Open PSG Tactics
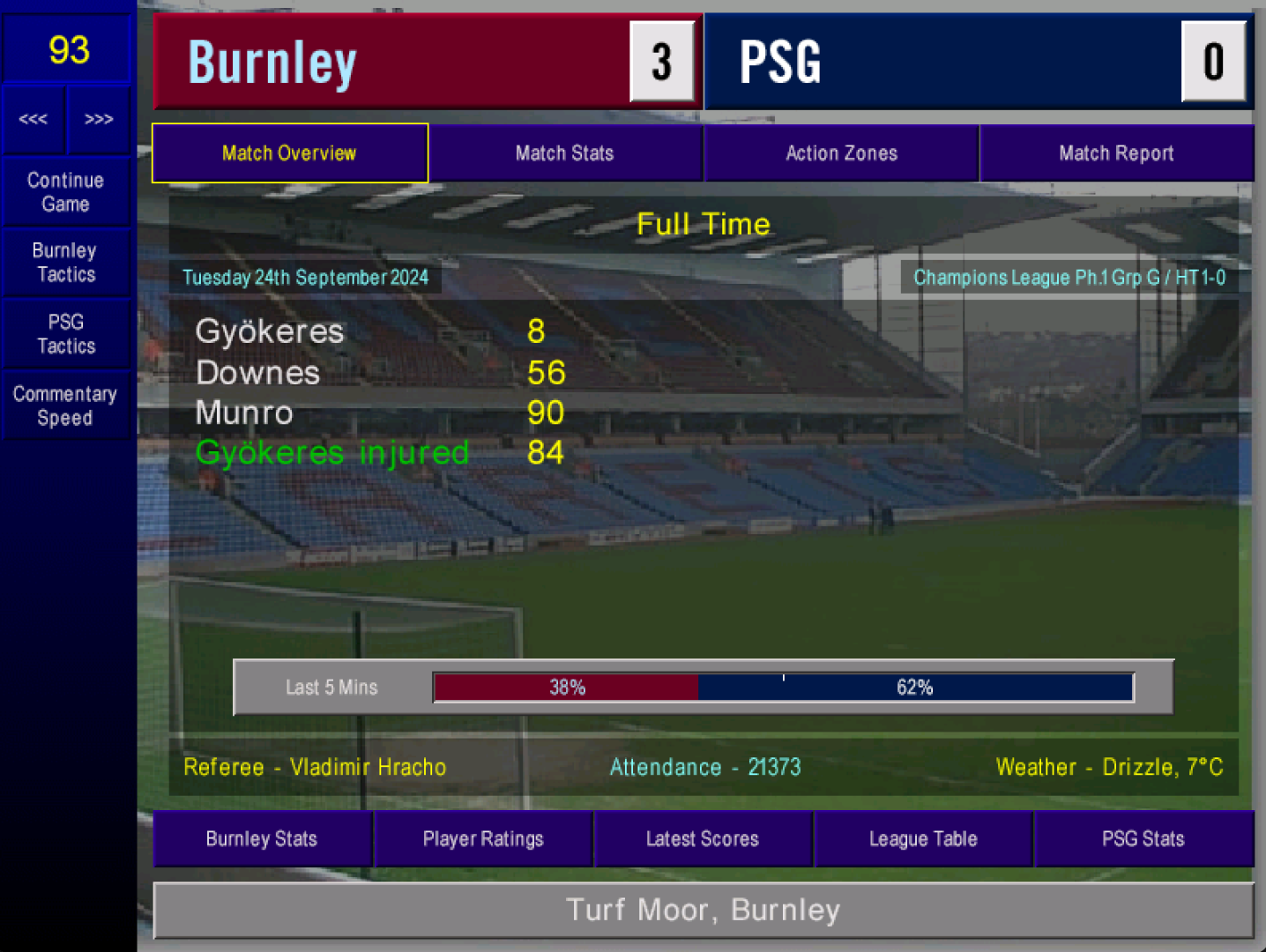The height and width of the screenshot is (952, 1266). (x=66, y=334)
